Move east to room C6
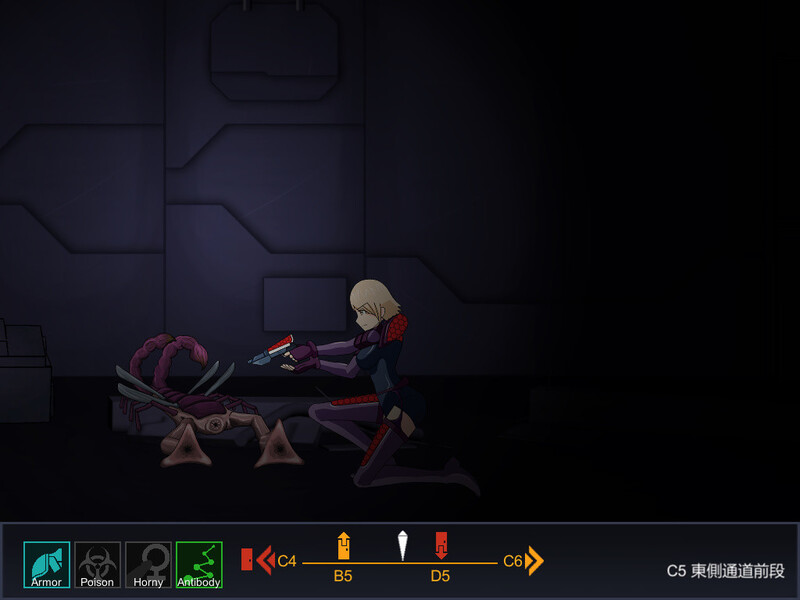 click(x=534, y=560)
